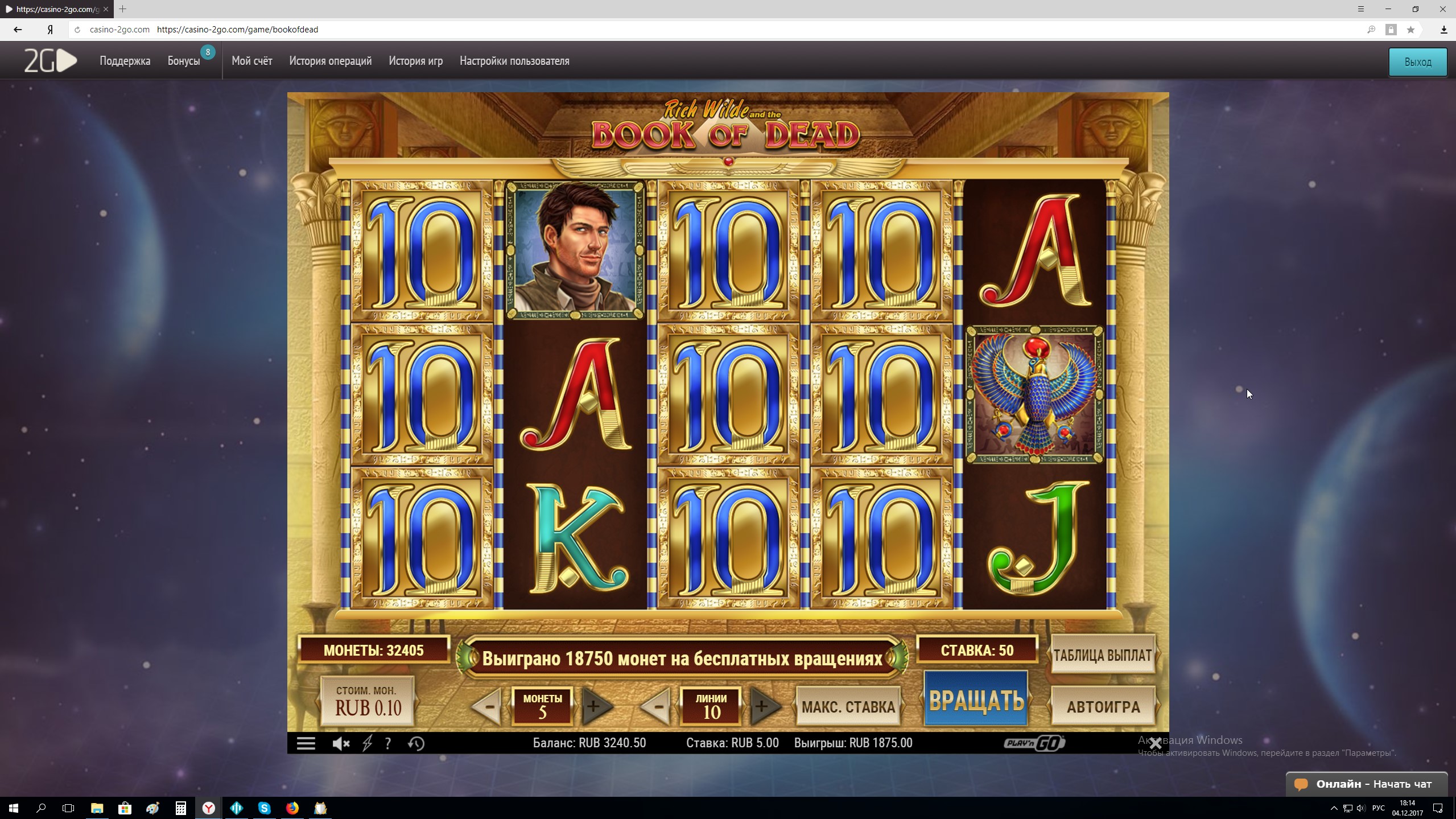Change the coin value СТОИМ. МОН.
1456x819 pixels.
tap(368, 701)
